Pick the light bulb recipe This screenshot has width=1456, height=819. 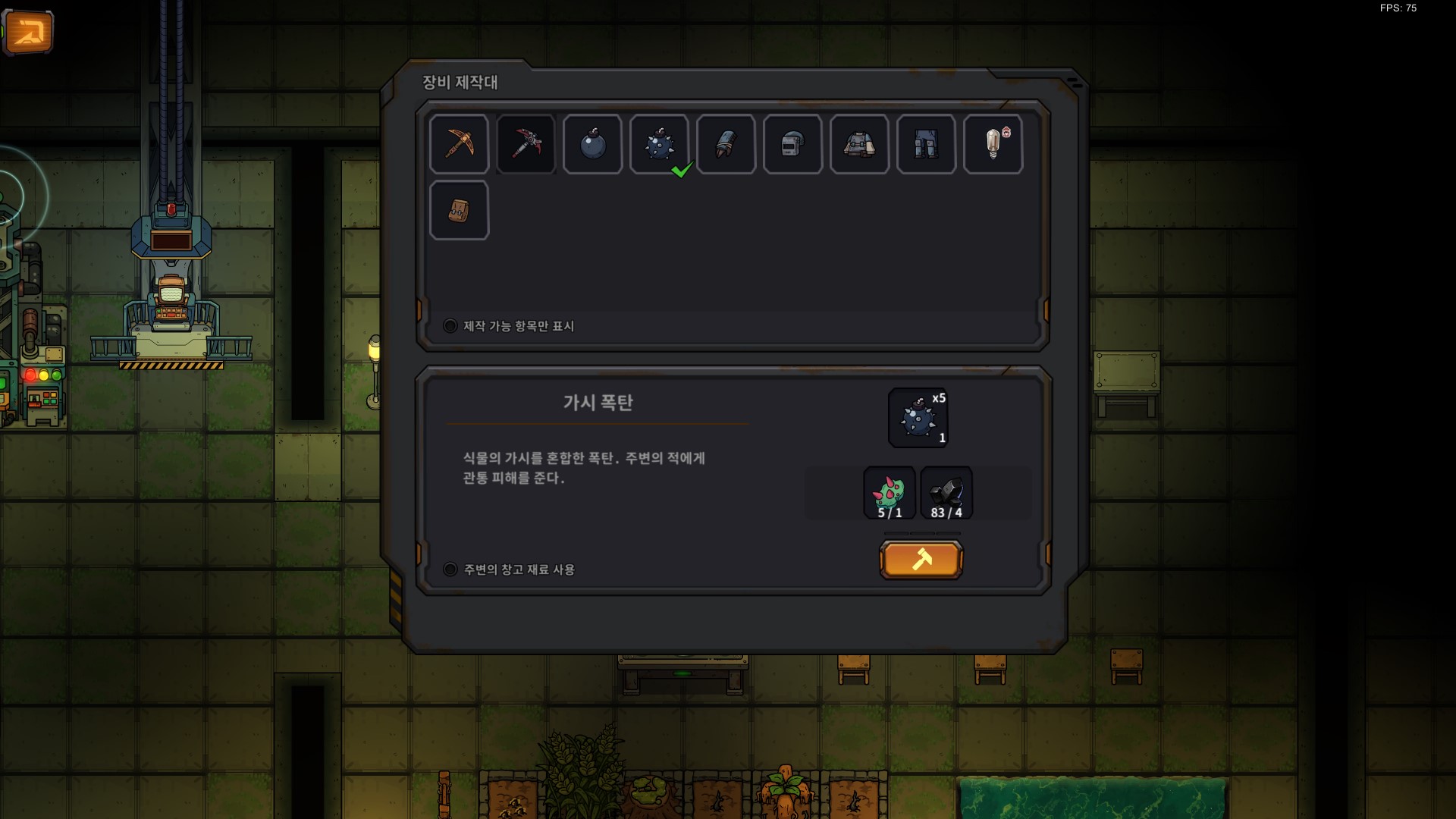(x=993, y=144)
